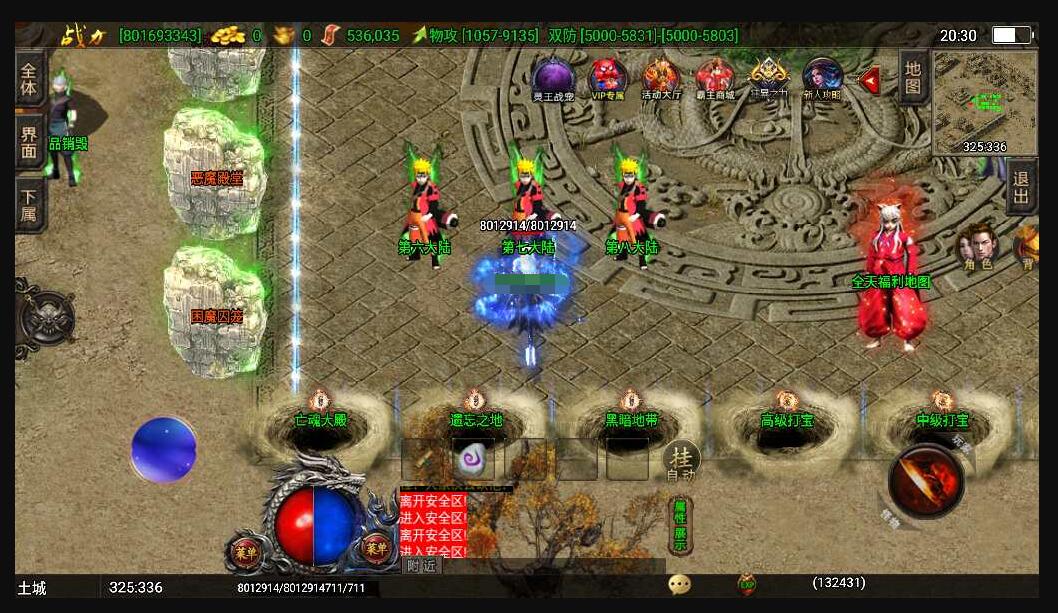Open the VIP专属 menu

(607, 78)
